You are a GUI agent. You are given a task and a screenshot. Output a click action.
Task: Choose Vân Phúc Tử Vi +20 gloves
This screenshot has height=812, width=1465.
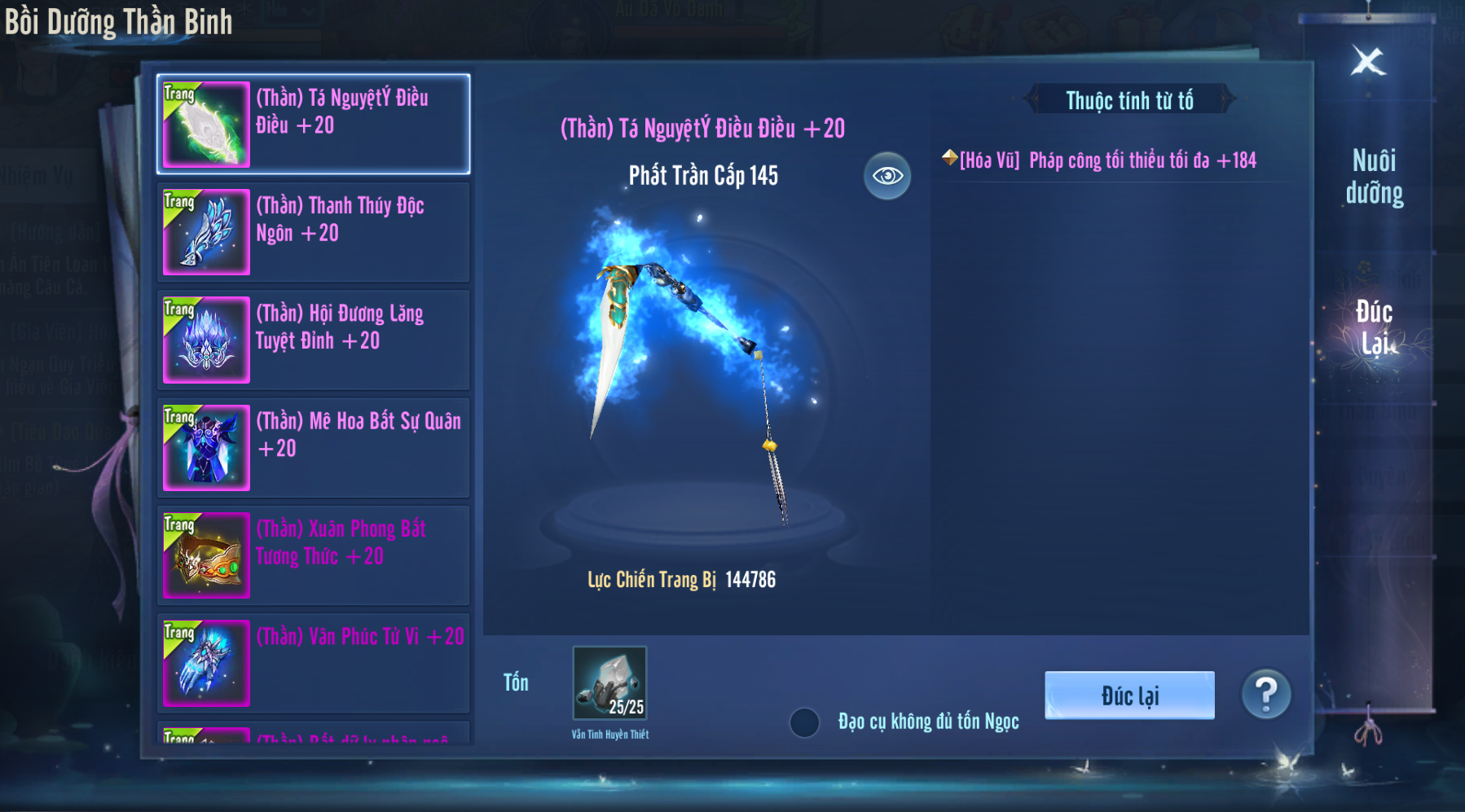pyautogui.click(x=314, y=663)
